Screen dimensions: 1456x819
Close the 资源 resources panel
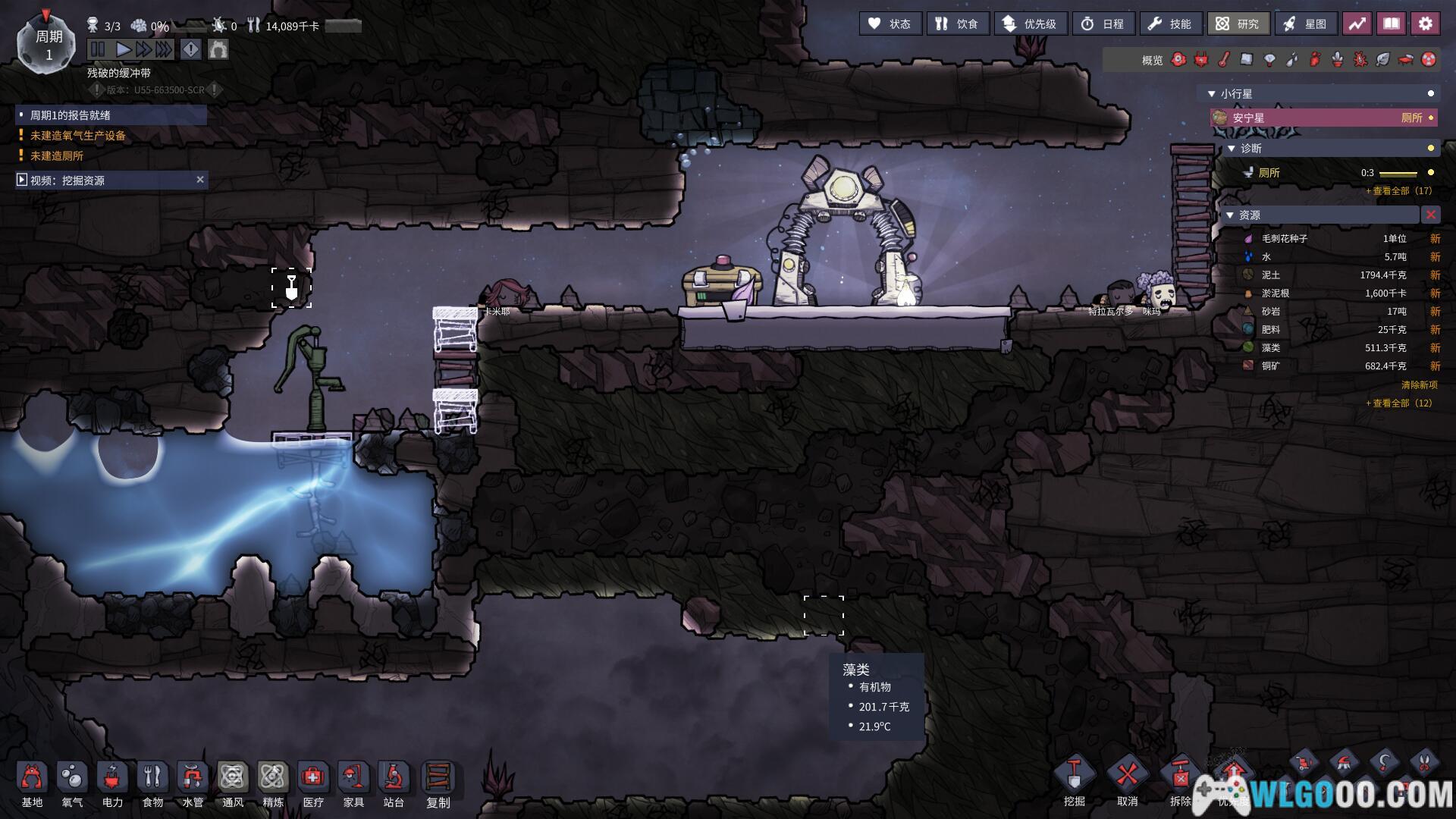click(1430, 215)
